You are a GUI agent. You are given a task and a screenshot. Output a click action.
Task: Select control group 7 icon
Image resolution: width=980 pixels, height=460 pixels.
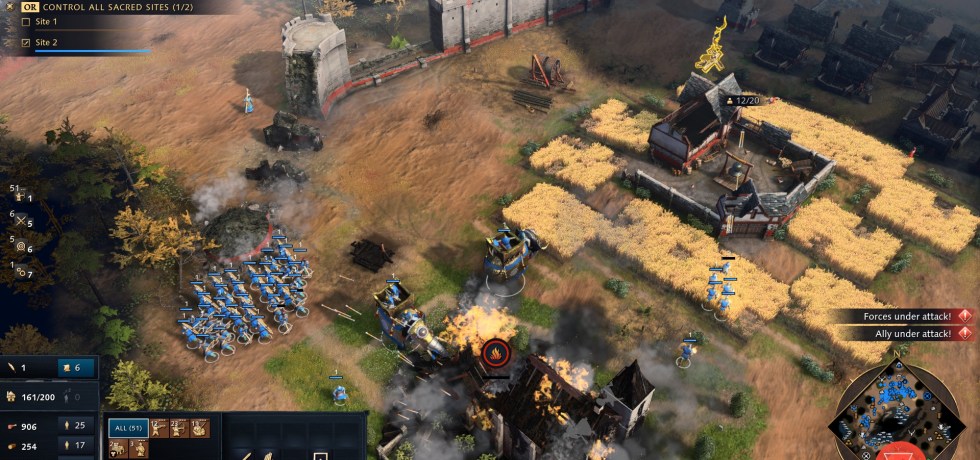(x=21, y=271)
